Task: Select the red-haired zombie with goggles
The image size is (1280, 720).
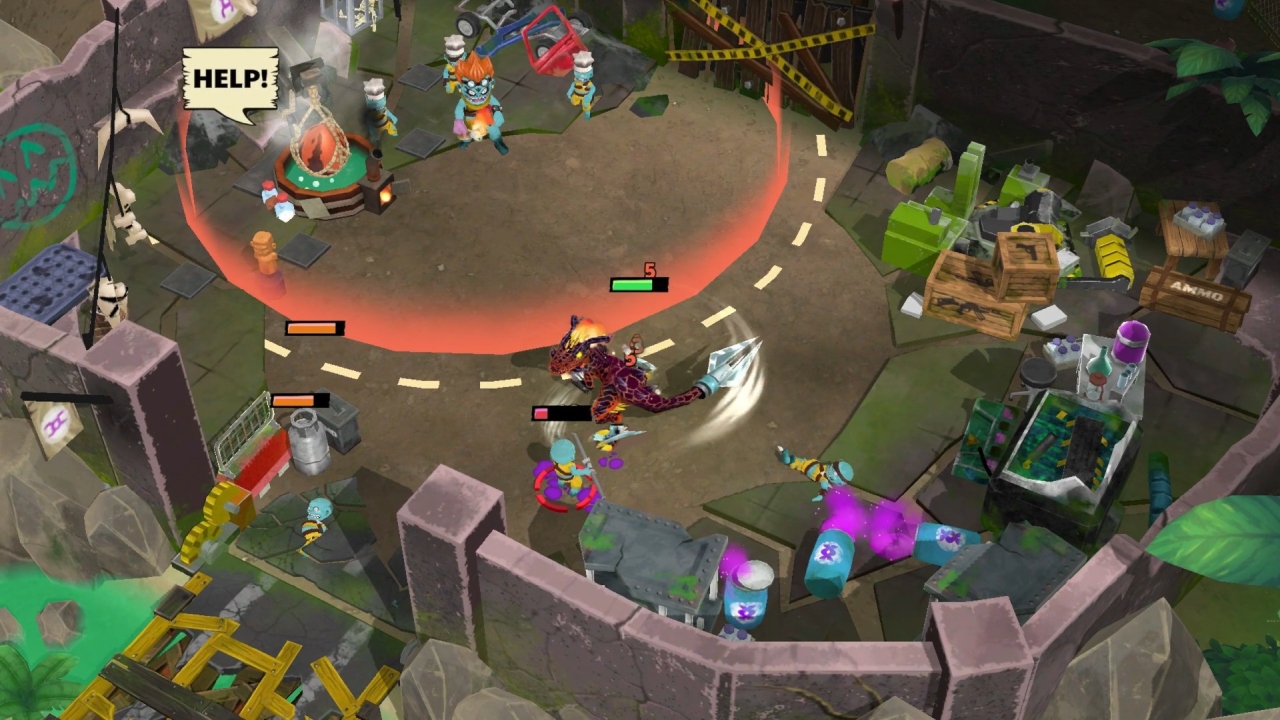Action: click(x=470, y=90)
